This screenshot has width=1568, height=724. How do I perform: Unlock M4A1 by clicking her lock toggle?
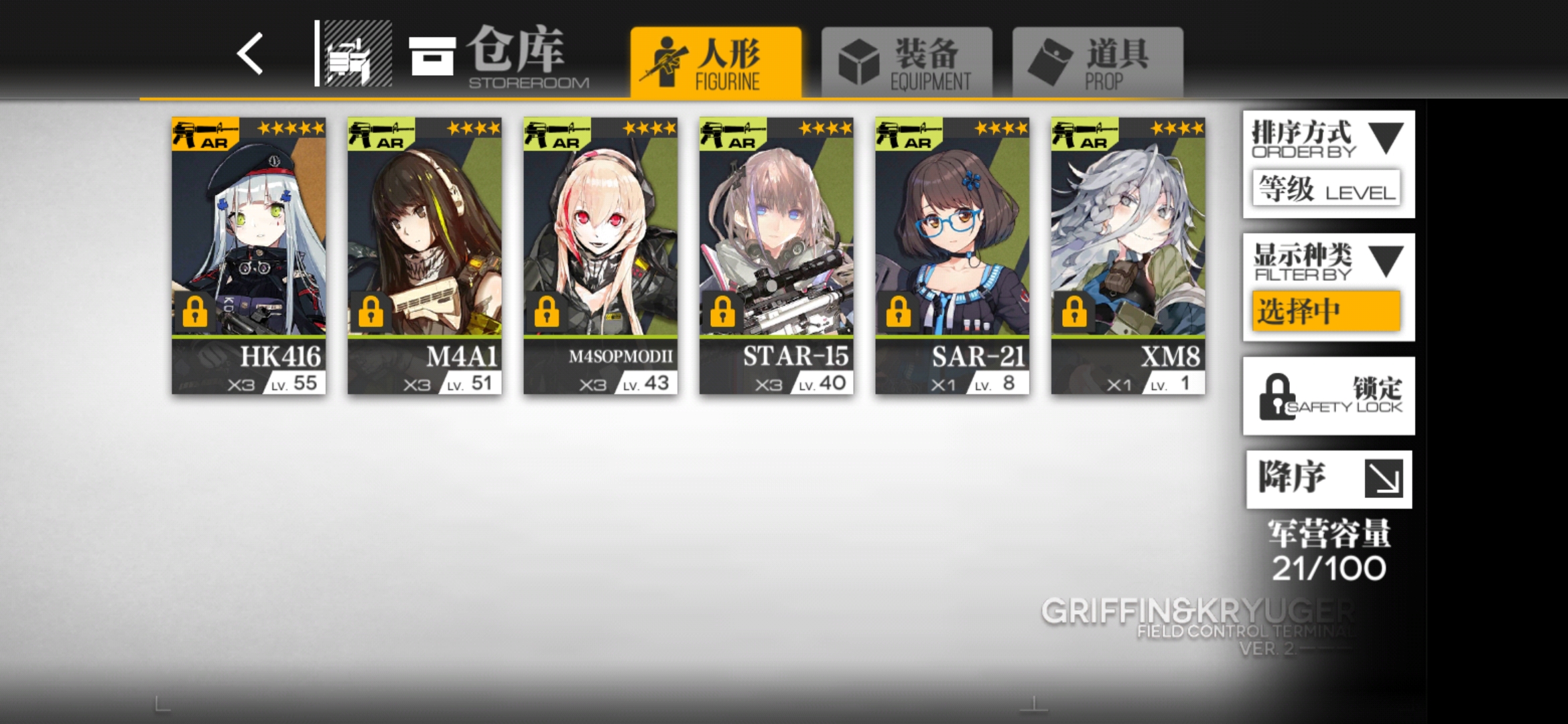[370, 312]
